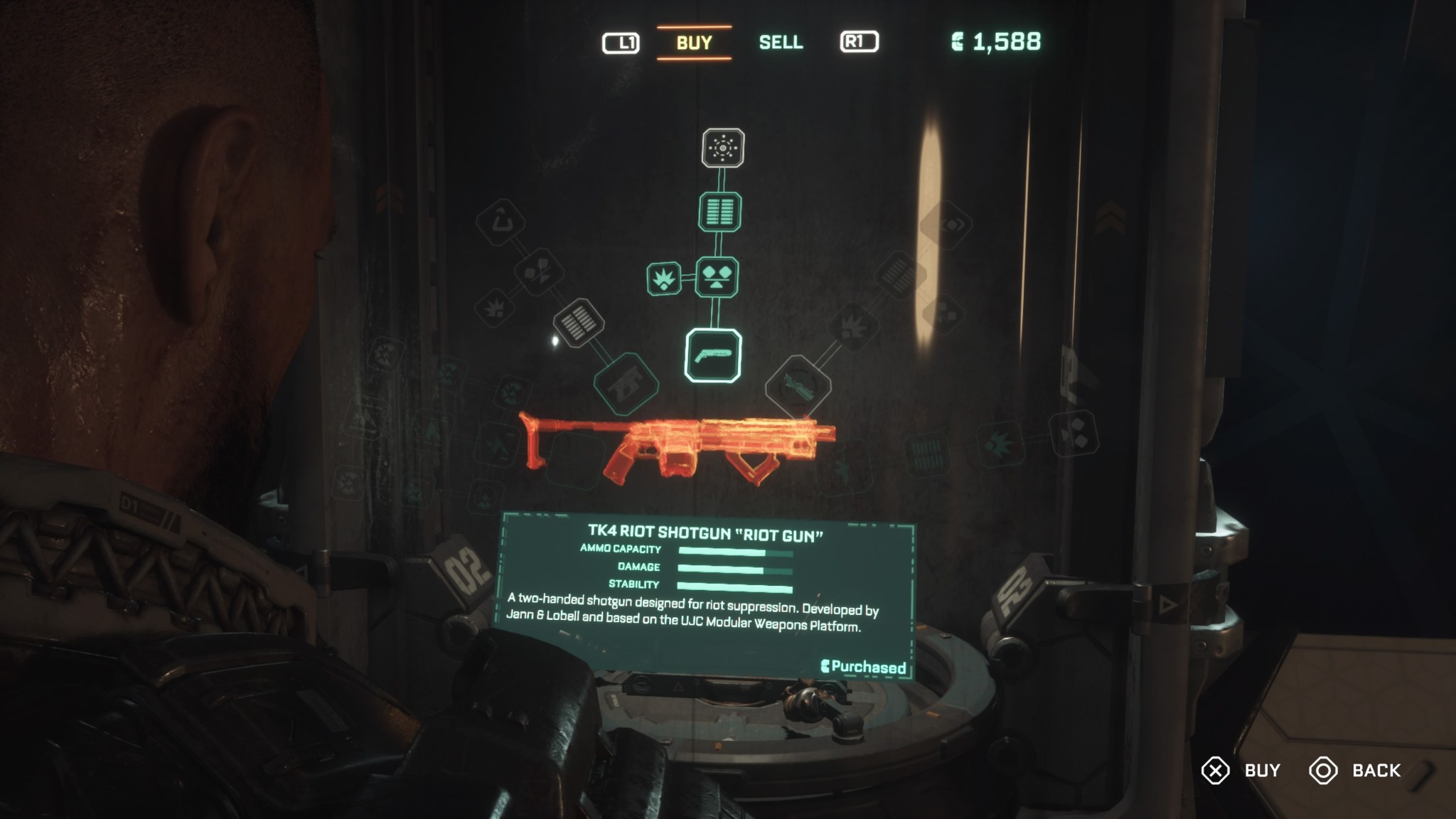Click the BUY prompt with the X button icon
This screenshot has width=1456, height=819.
coord(1238,770)
